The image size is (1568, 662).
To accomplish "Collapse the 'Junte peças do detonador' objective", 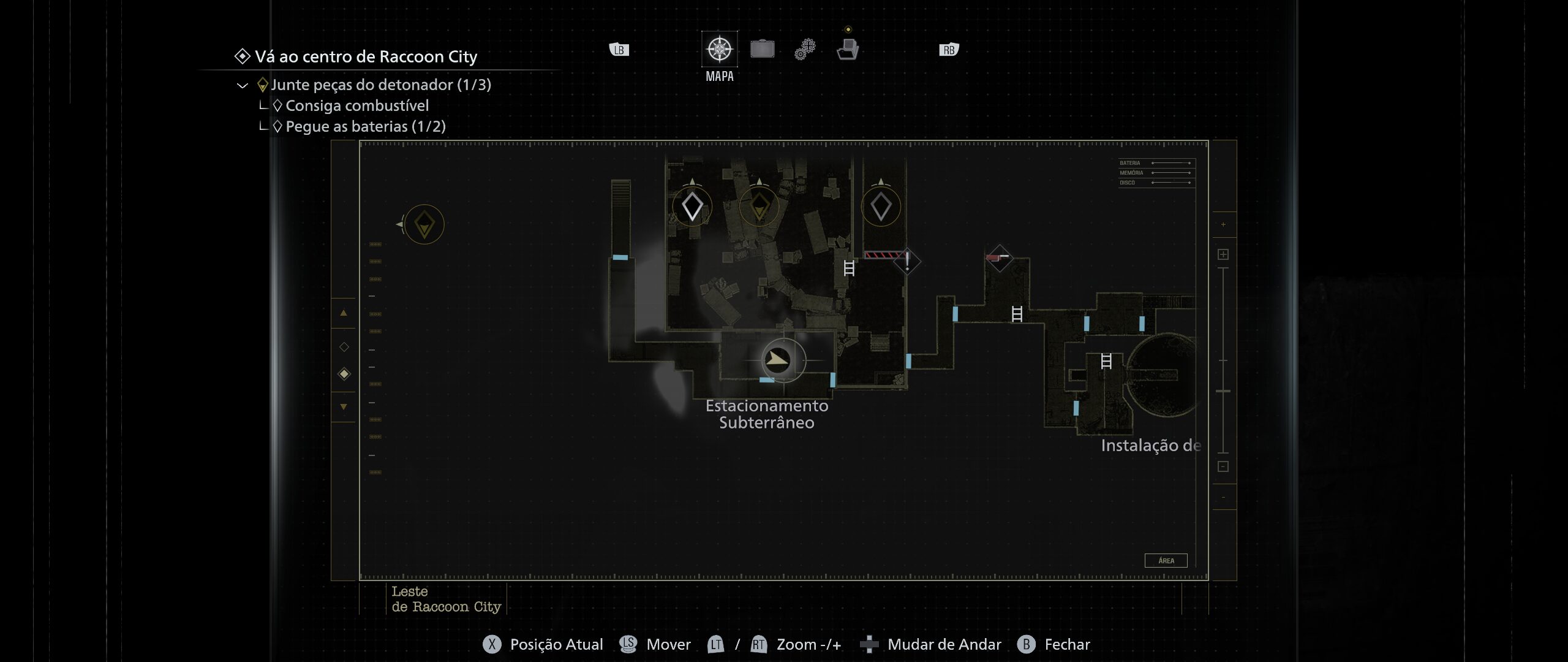I will click(x=243, y=85).
